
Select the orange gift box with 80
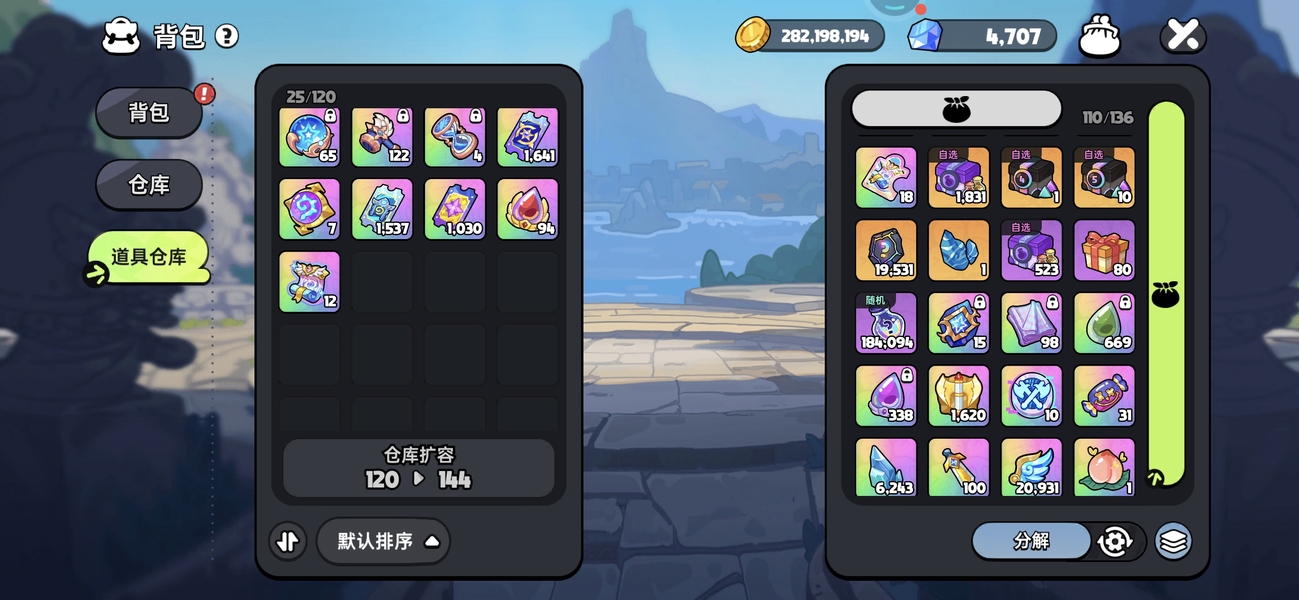click(x=1104, y=250)
